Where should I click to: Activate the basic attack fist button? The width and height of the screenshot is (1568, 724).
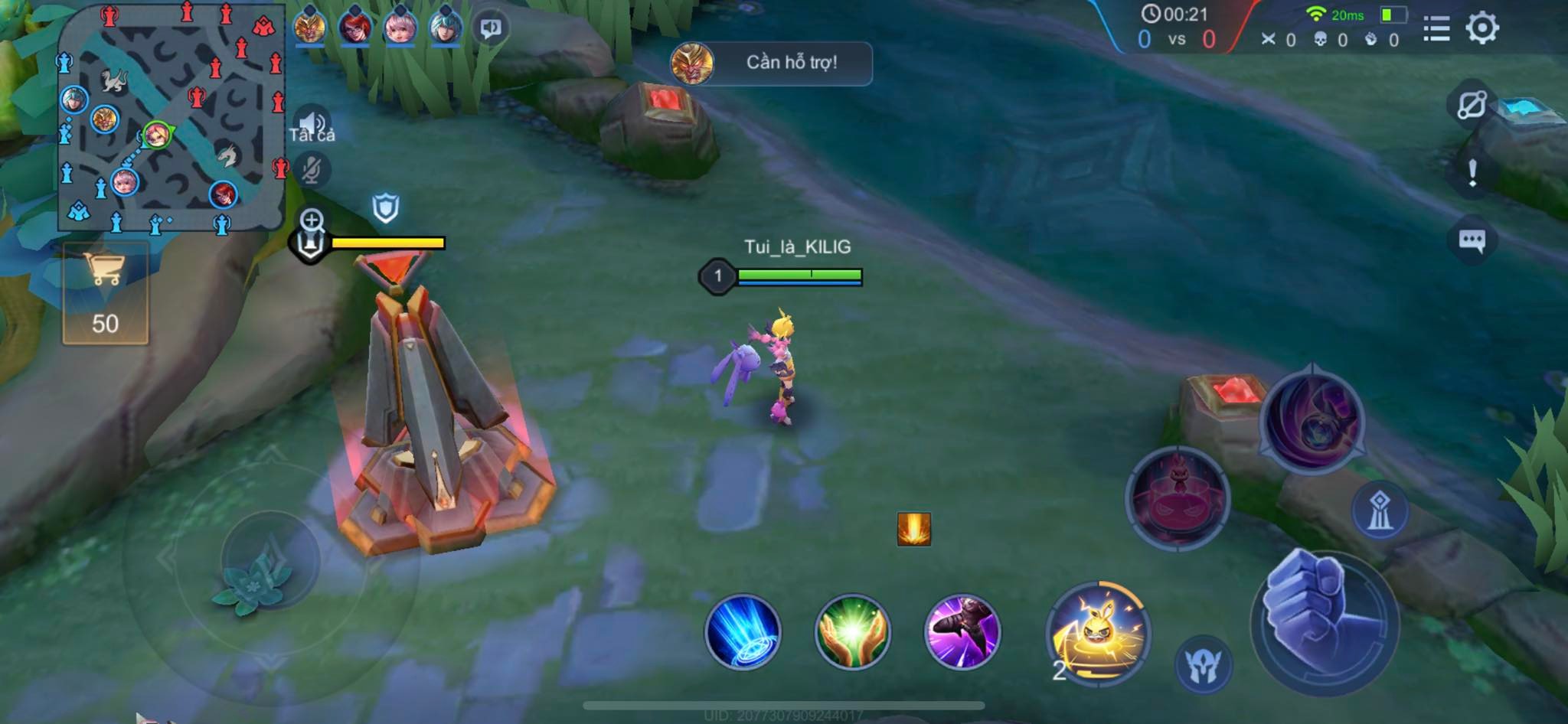[x=1325, y=621]
